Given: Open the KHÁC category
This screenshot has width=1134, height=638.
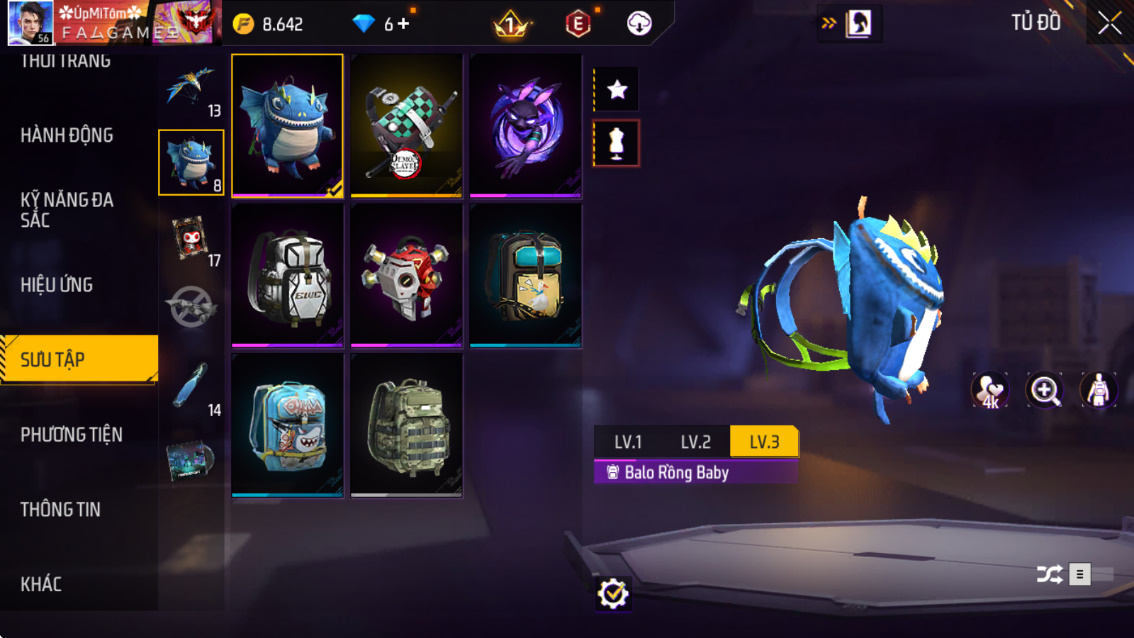Looking at the screenshot, I should pos(41,584).
